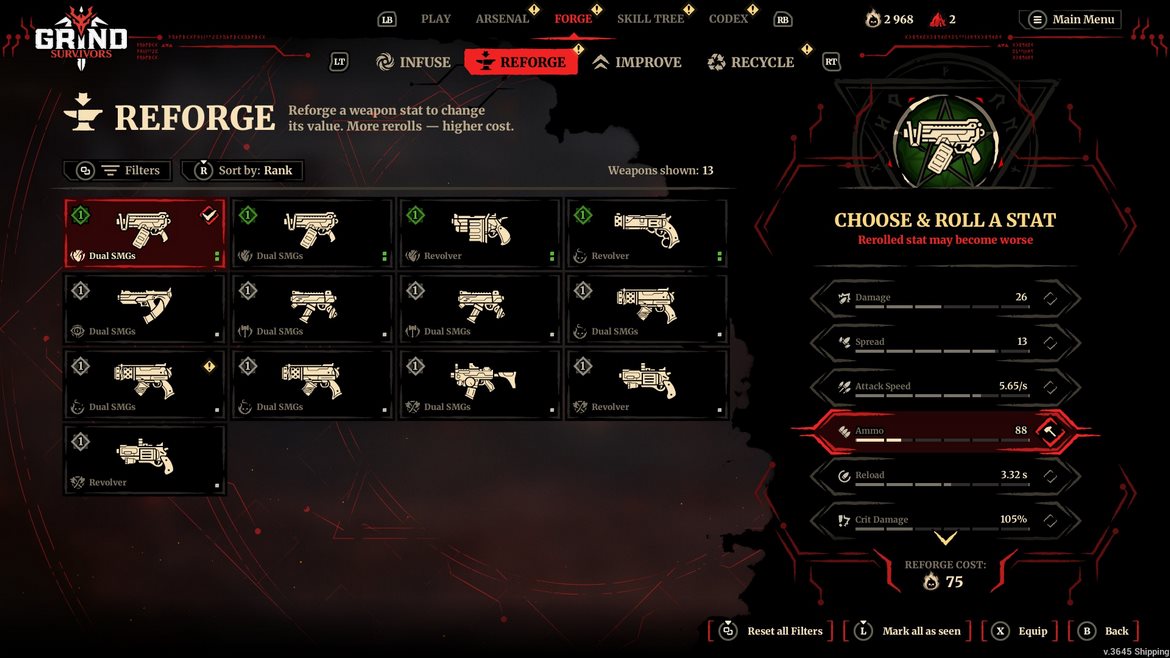
Task: Choose the Reload stat row
Action: [944, 476]
